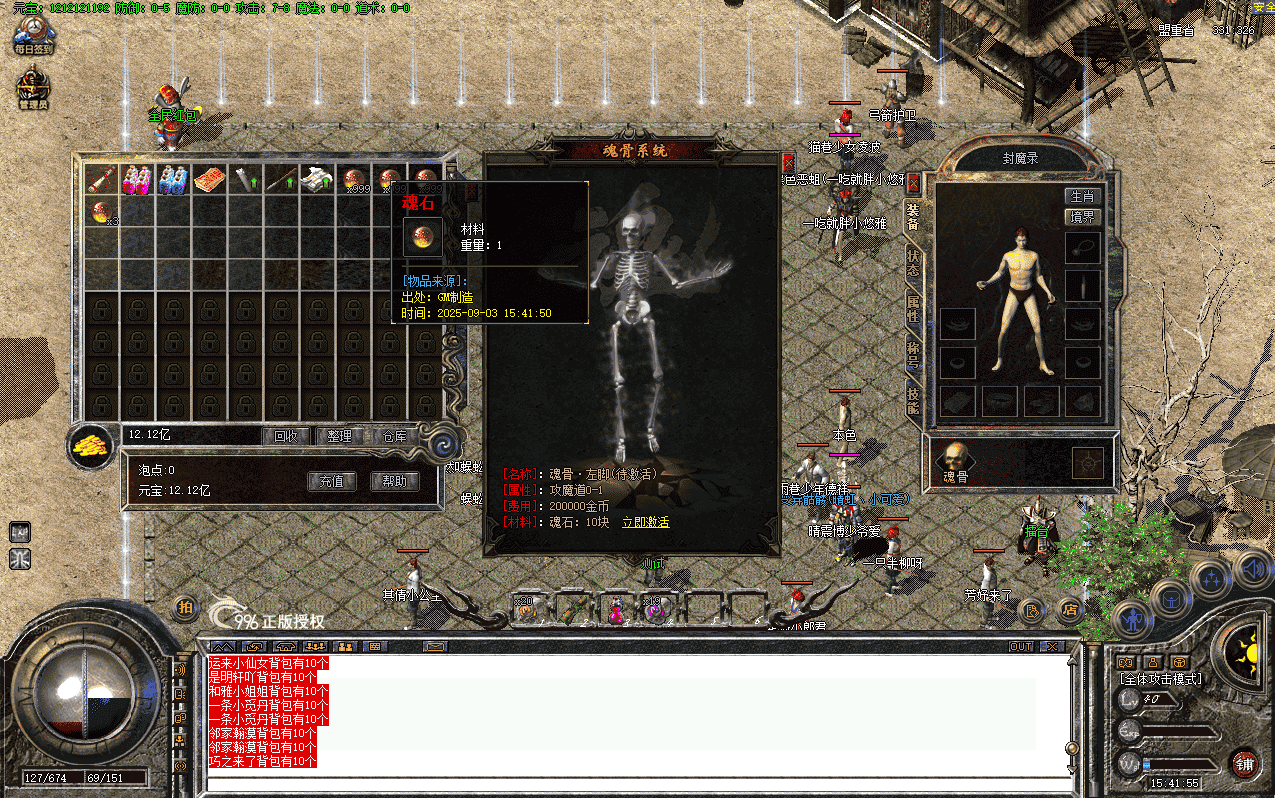Click the 立即激活 link to activate soul bone

coord(645,522)
